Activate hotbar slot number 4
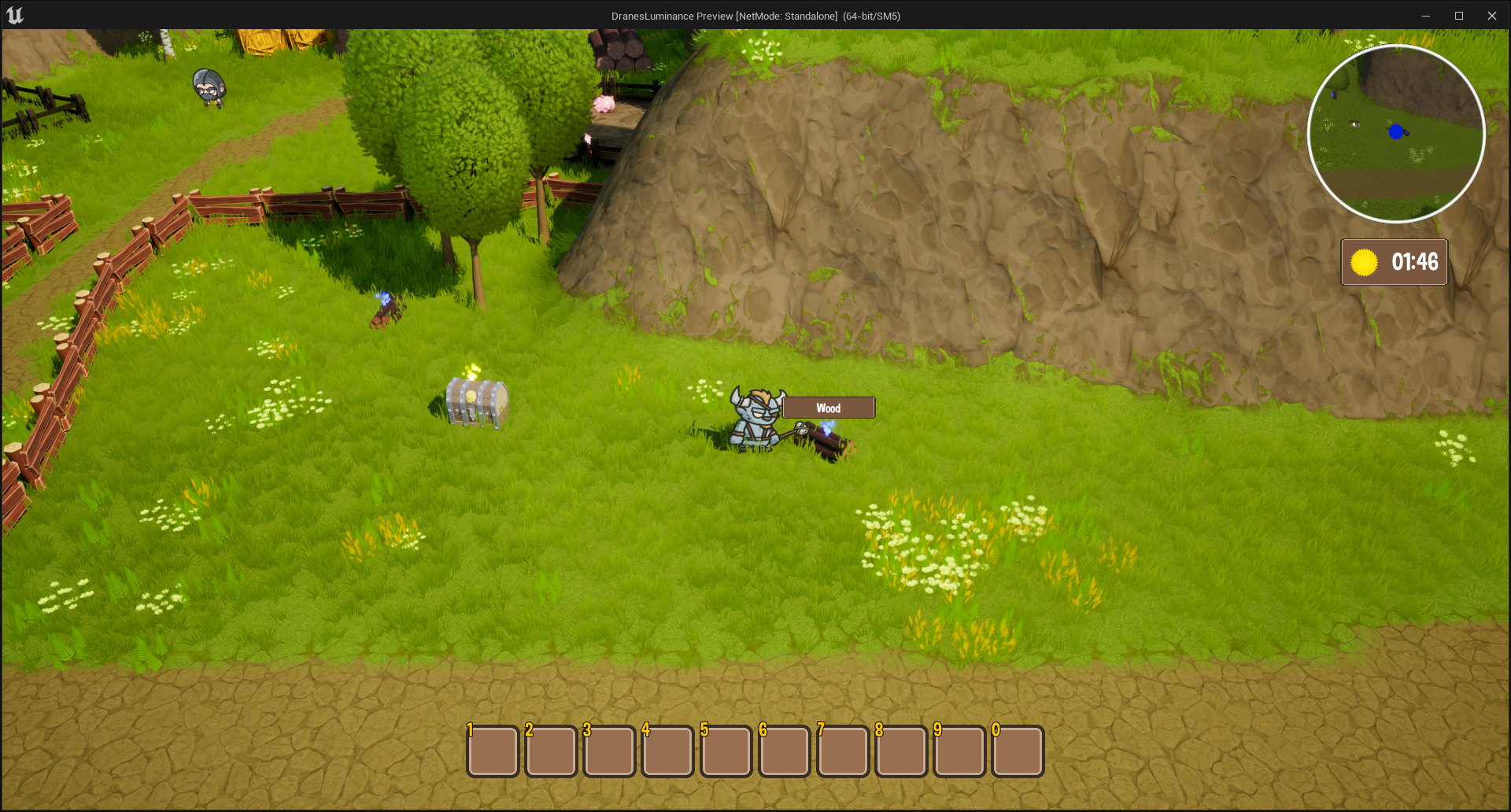The image size is (1511, 812). (667, 751)
